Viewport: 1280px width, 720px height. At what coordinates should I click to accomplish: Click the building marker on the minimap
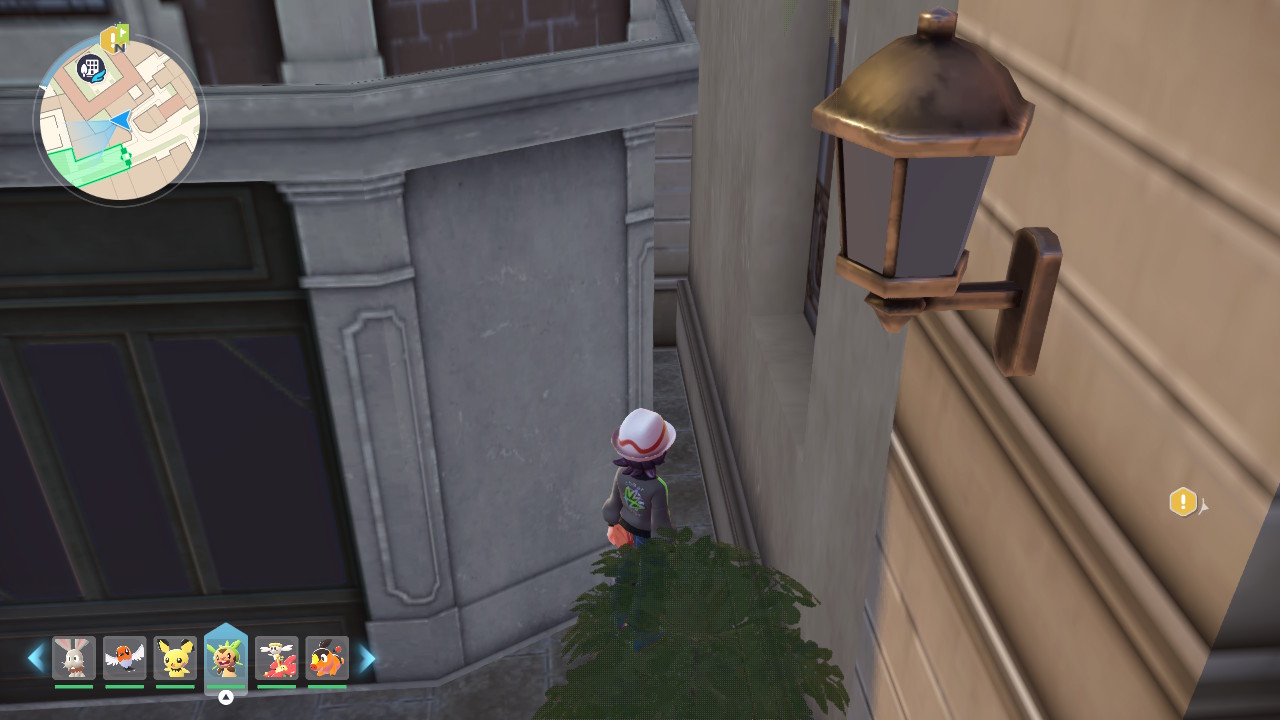coord(91,68)
